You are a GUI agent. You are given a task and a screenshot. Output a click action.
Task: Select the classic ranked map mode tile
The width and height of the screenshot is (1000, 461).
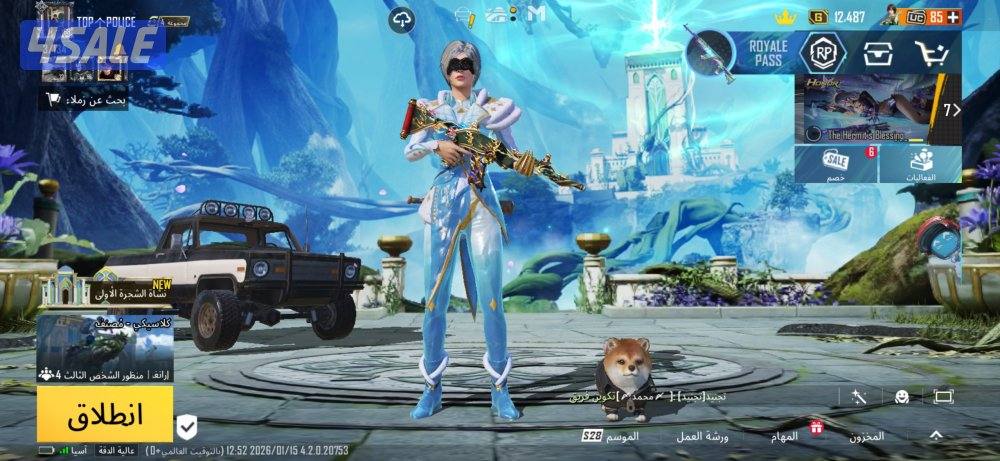pyautogui.click(x=105, y=350)
